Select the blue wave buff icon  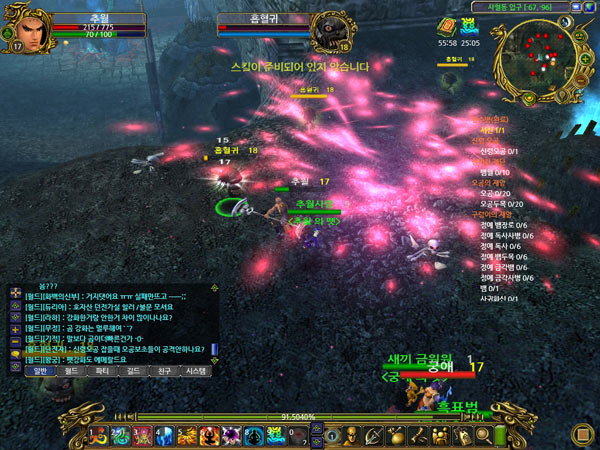(x=469, y=27)
